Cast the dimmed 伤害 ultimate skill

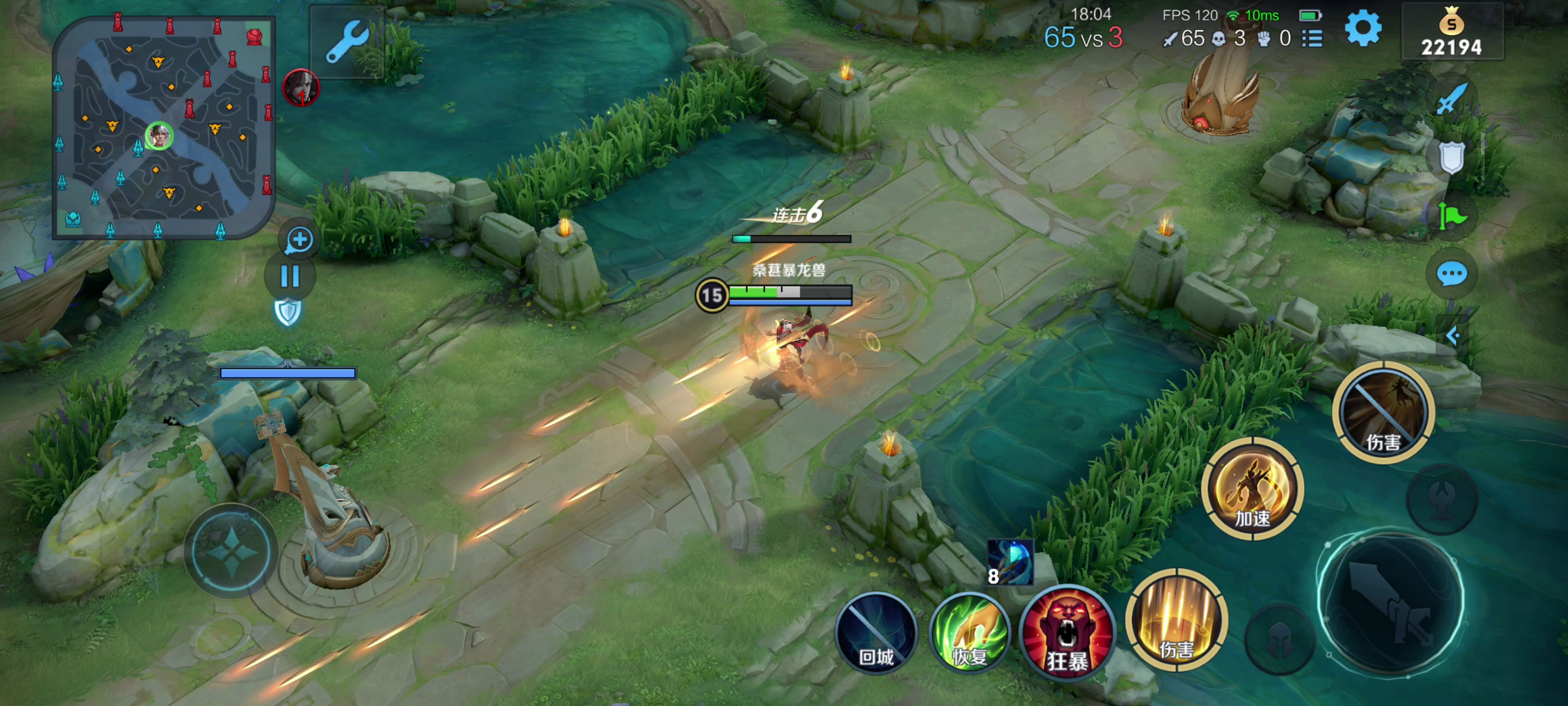pos(1383,412)
